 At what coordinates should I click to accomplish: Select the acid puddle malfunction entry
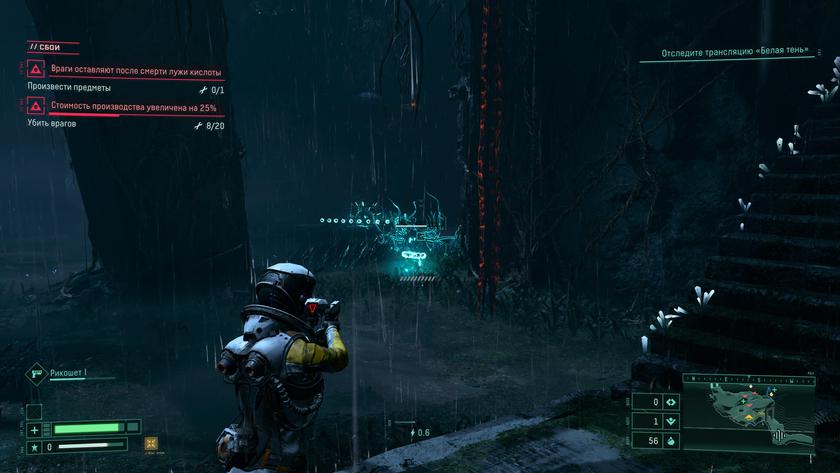coord(125,71)
